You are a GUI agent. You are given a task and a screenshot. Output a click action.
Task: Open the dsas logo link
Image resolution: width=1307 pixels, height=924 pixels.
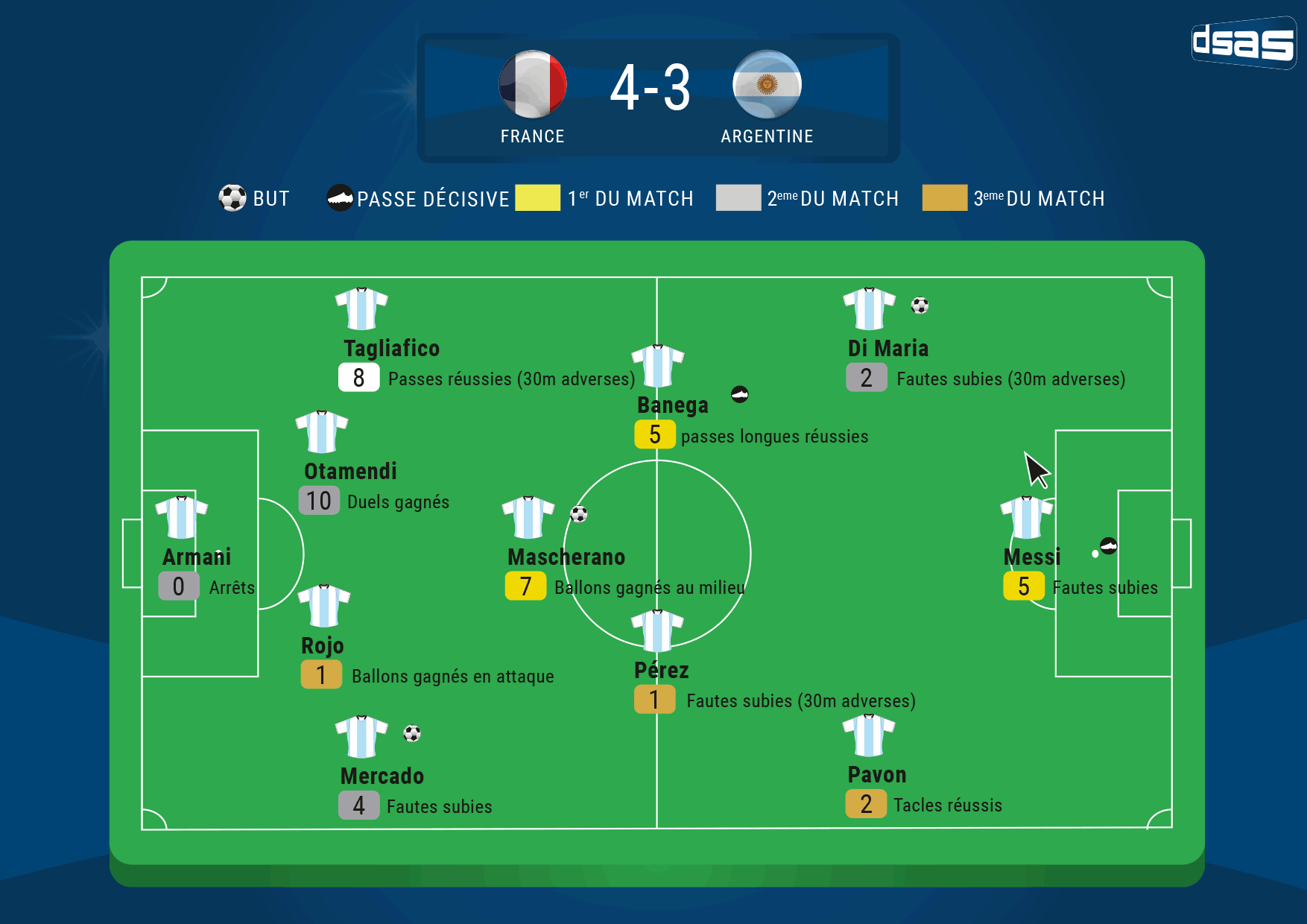[x=1243, y=42]
